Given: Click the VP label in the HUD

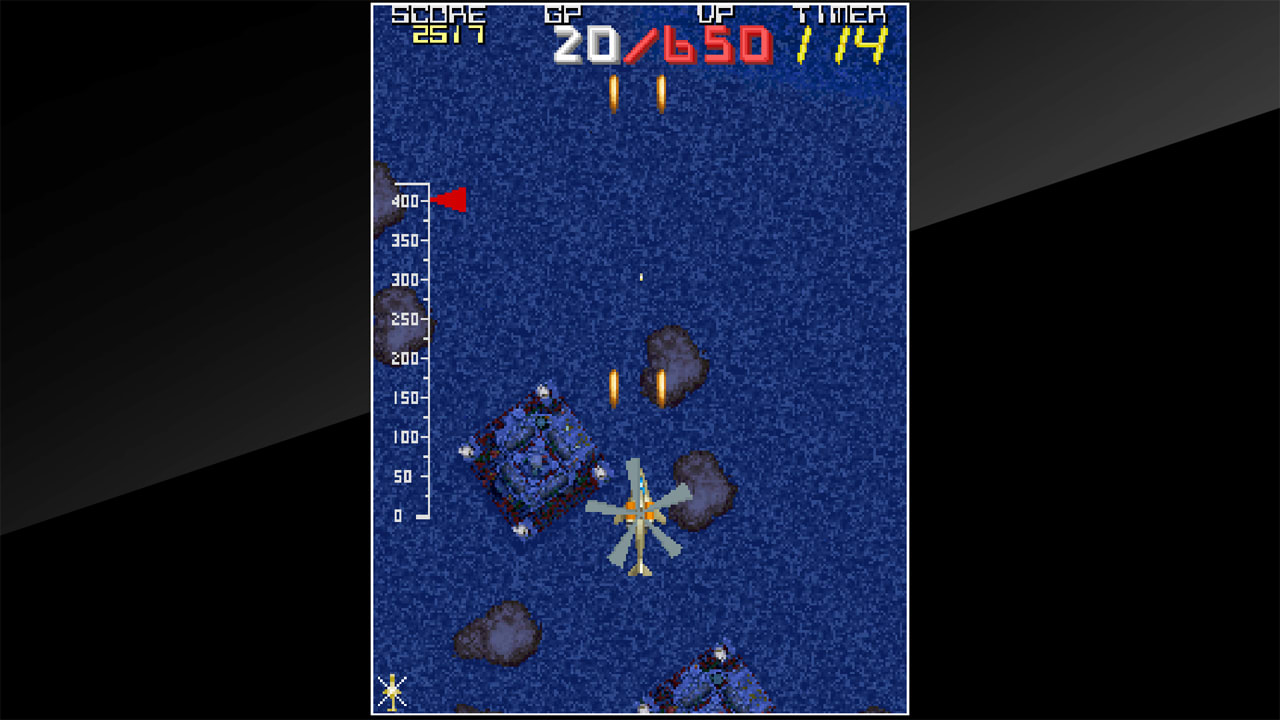Looking at the screenshot, I should coord(716,14).
